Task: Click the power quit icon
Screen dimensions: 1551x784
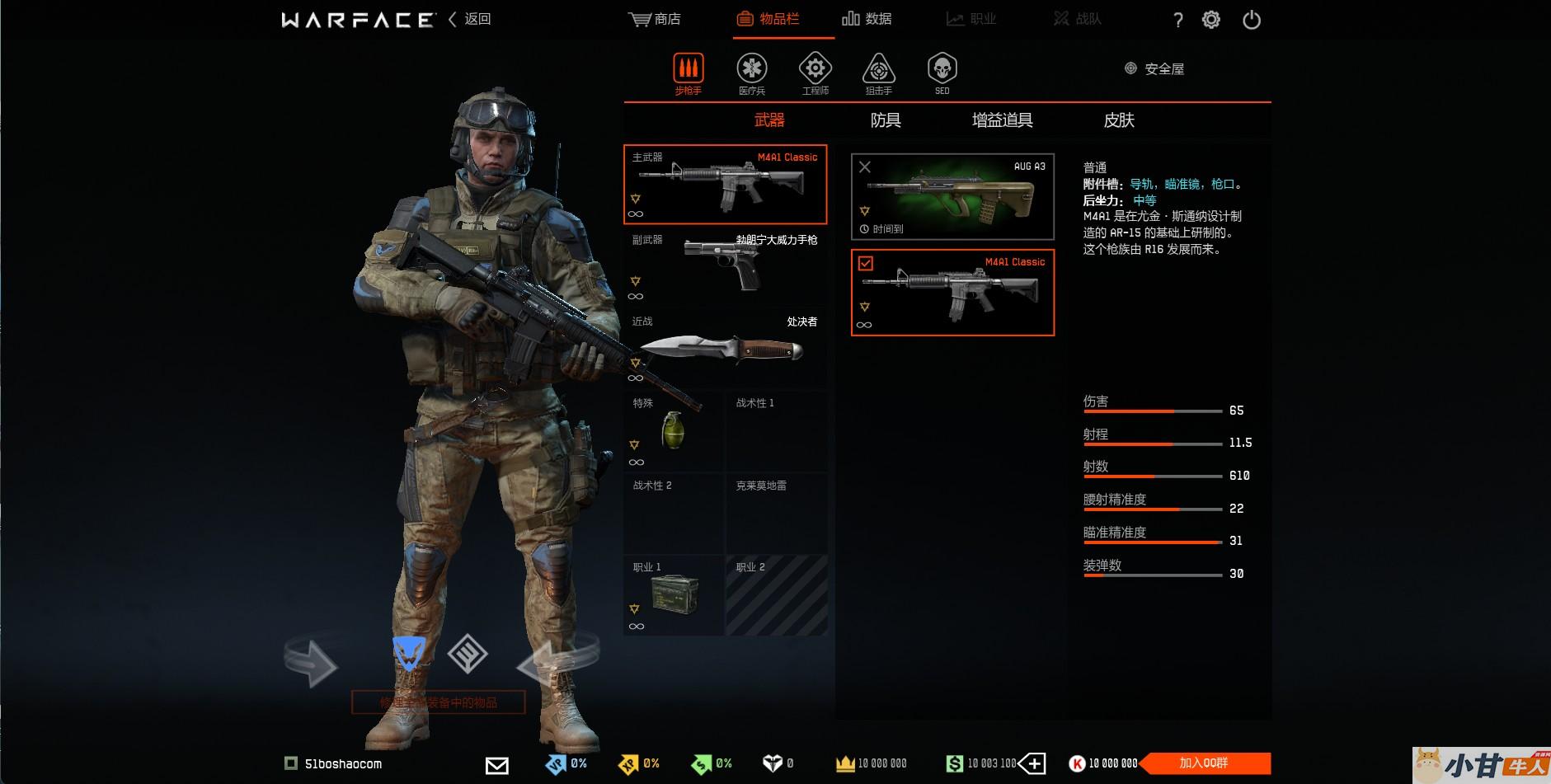Action: click(x=1251, y=20)
